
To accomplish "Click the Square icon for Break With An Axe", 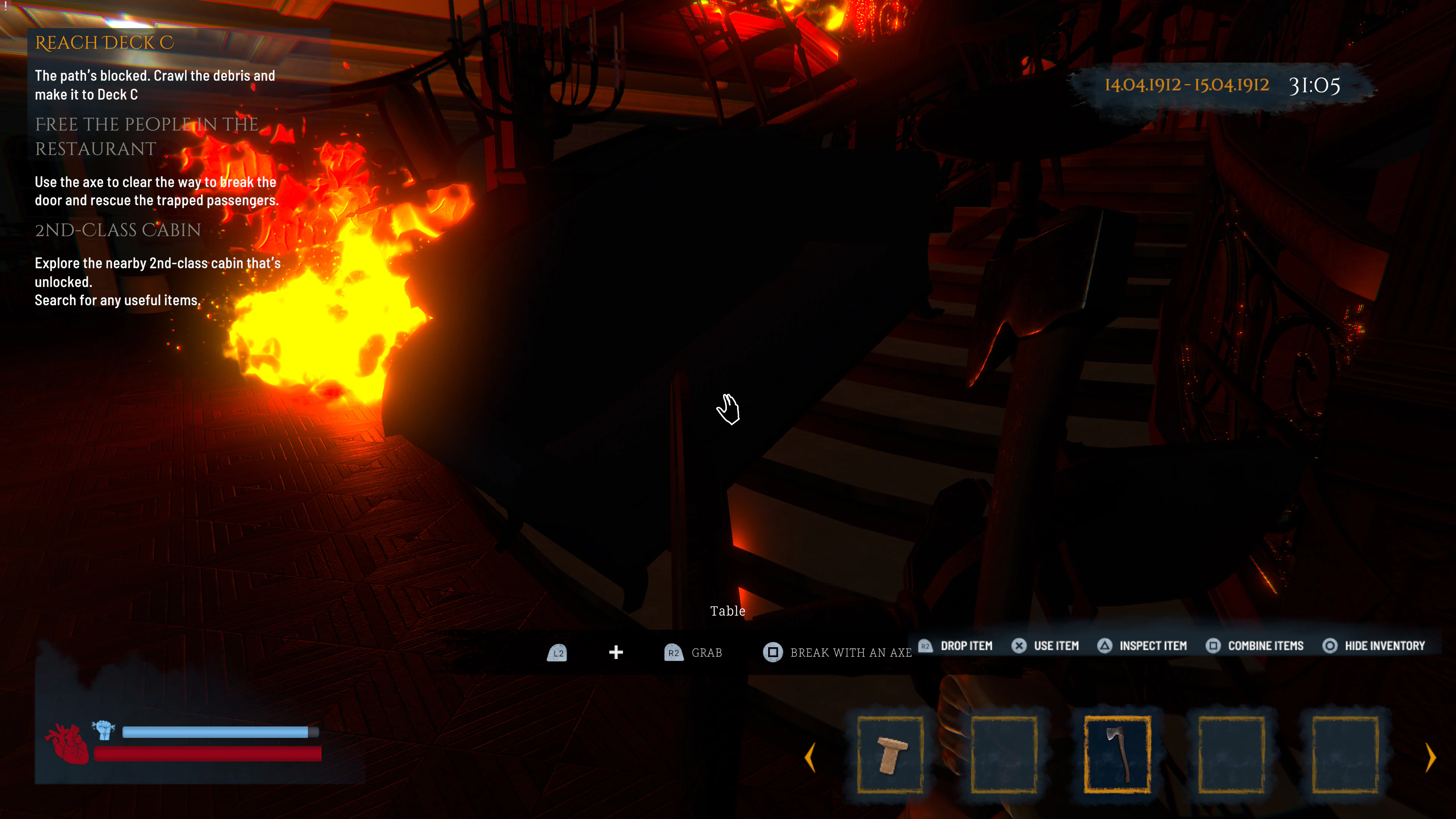I will (x=773, y=652).
